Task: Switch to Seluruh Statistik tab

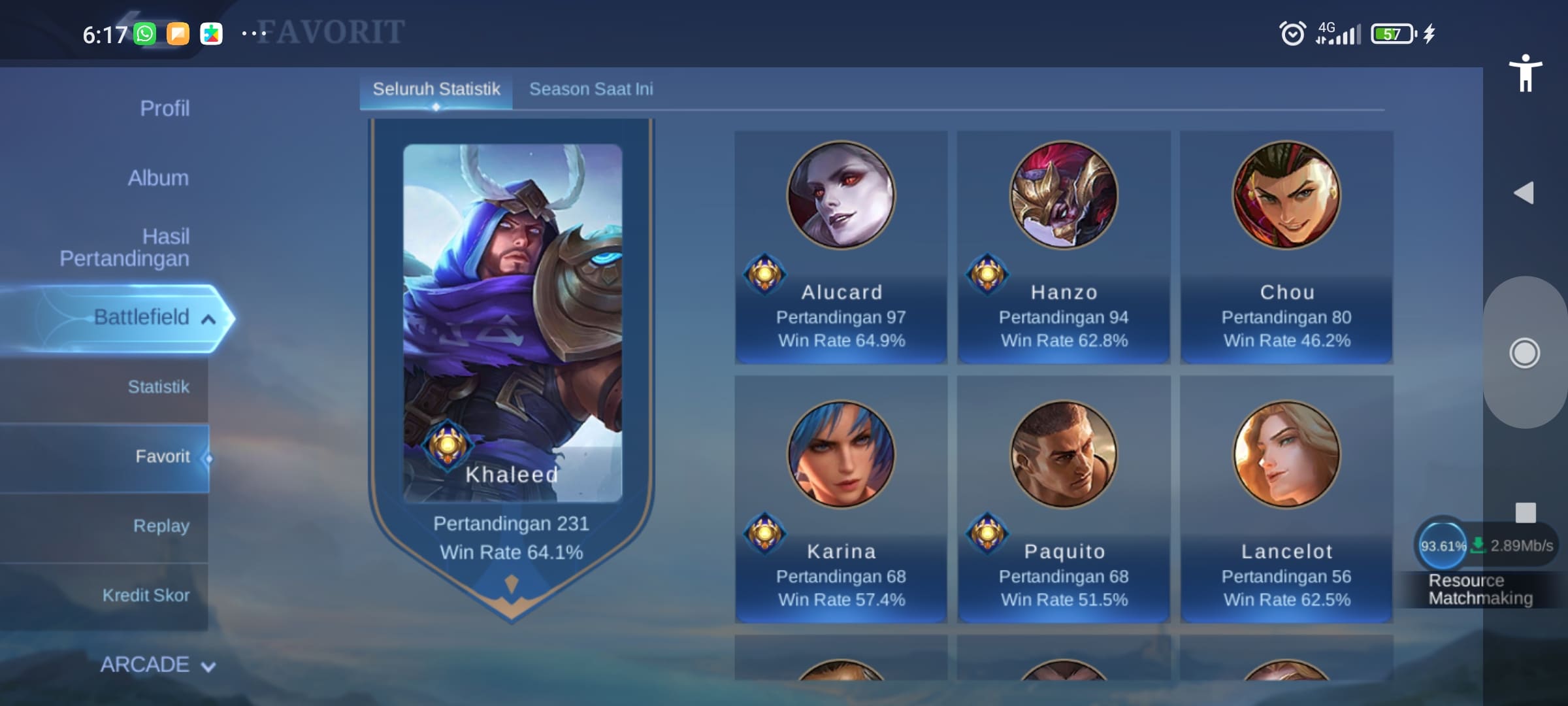Action: pos(436,90)
